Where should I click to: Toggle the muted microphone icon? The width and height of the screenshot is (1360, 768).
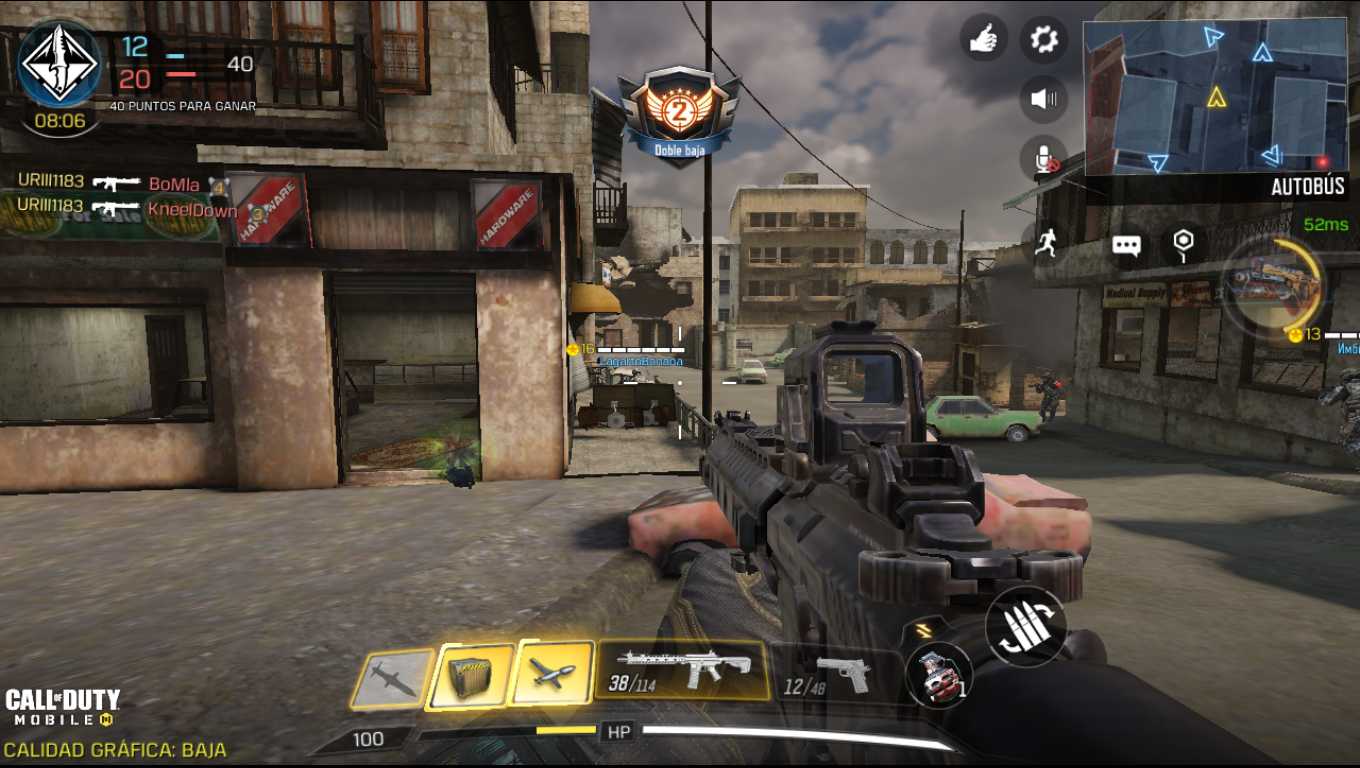point(1043,159)
